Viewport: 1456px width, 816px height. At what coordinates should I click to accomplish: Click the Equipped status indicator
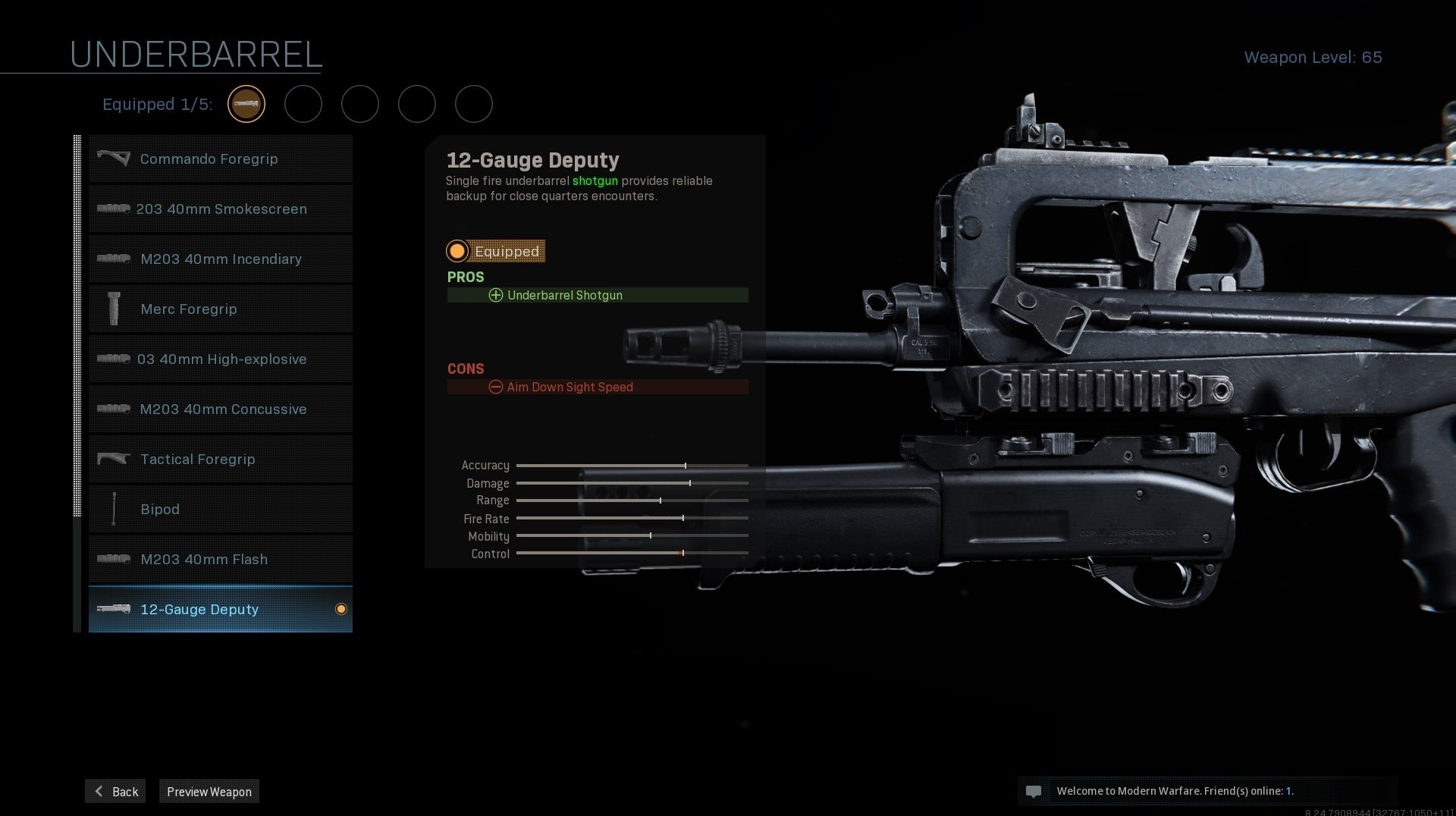457,251
